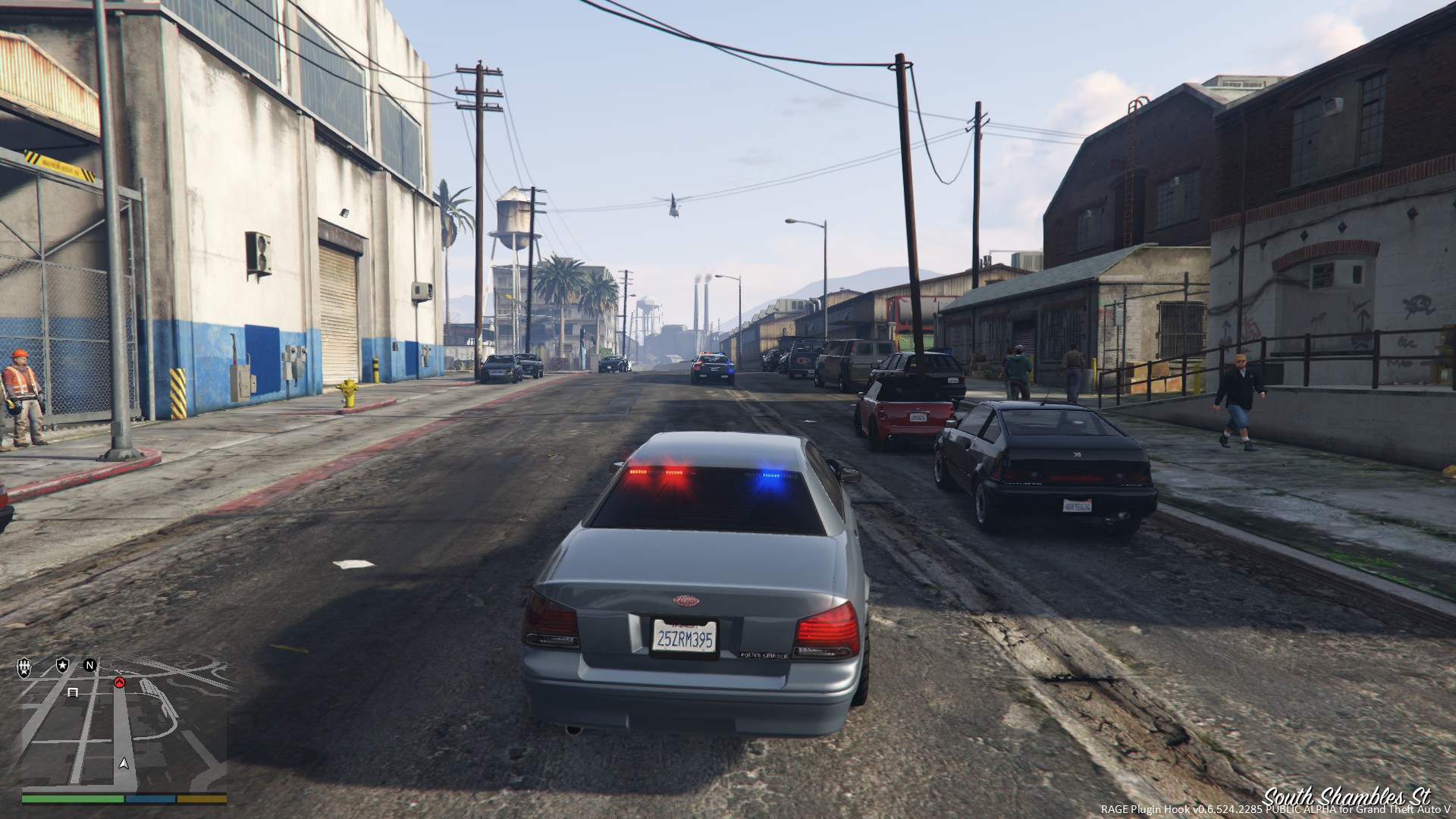Click the white player arrow on the minimap

(x=124, y=763)
